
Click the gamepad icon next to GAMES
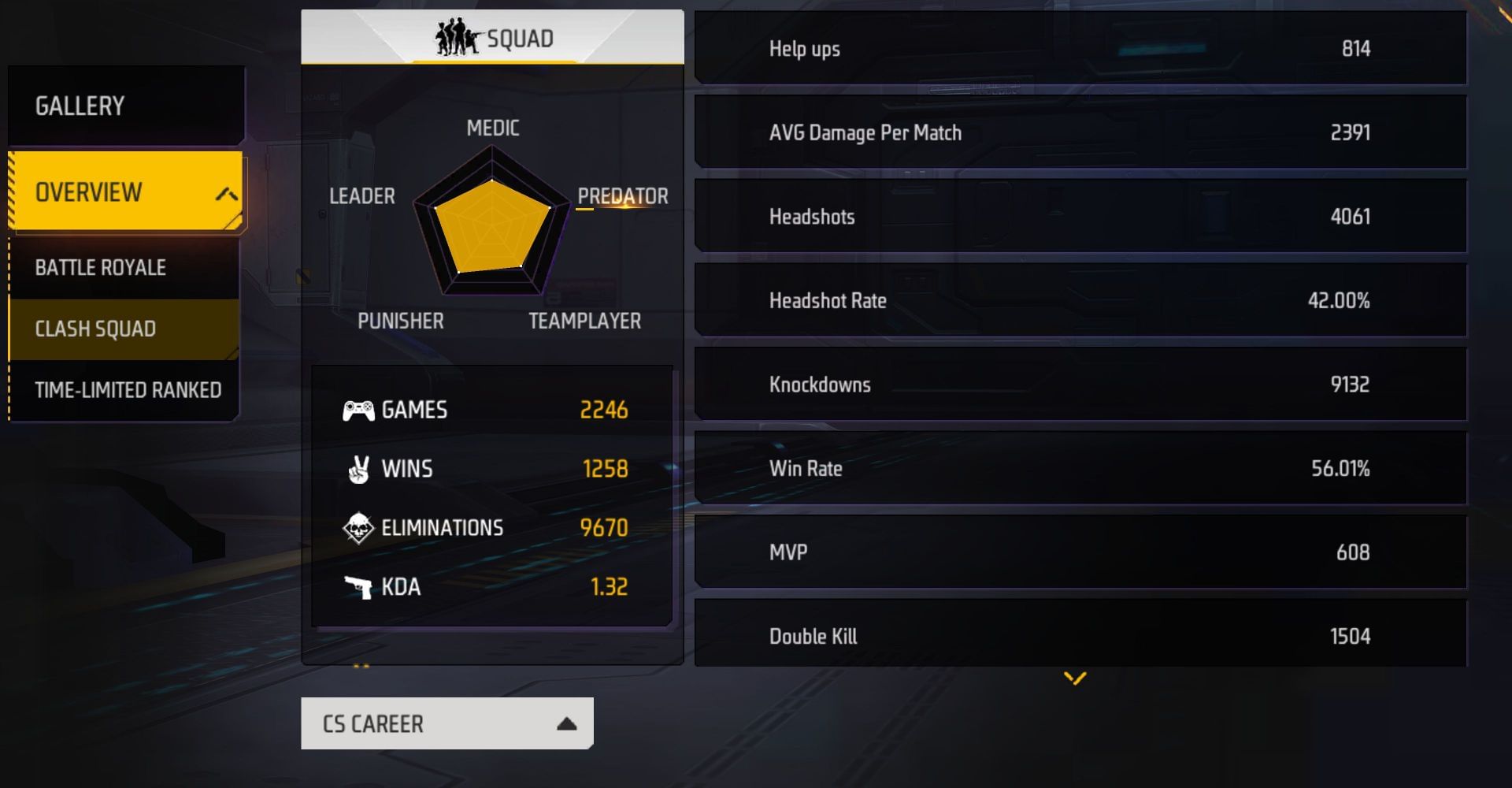[359, 410]
